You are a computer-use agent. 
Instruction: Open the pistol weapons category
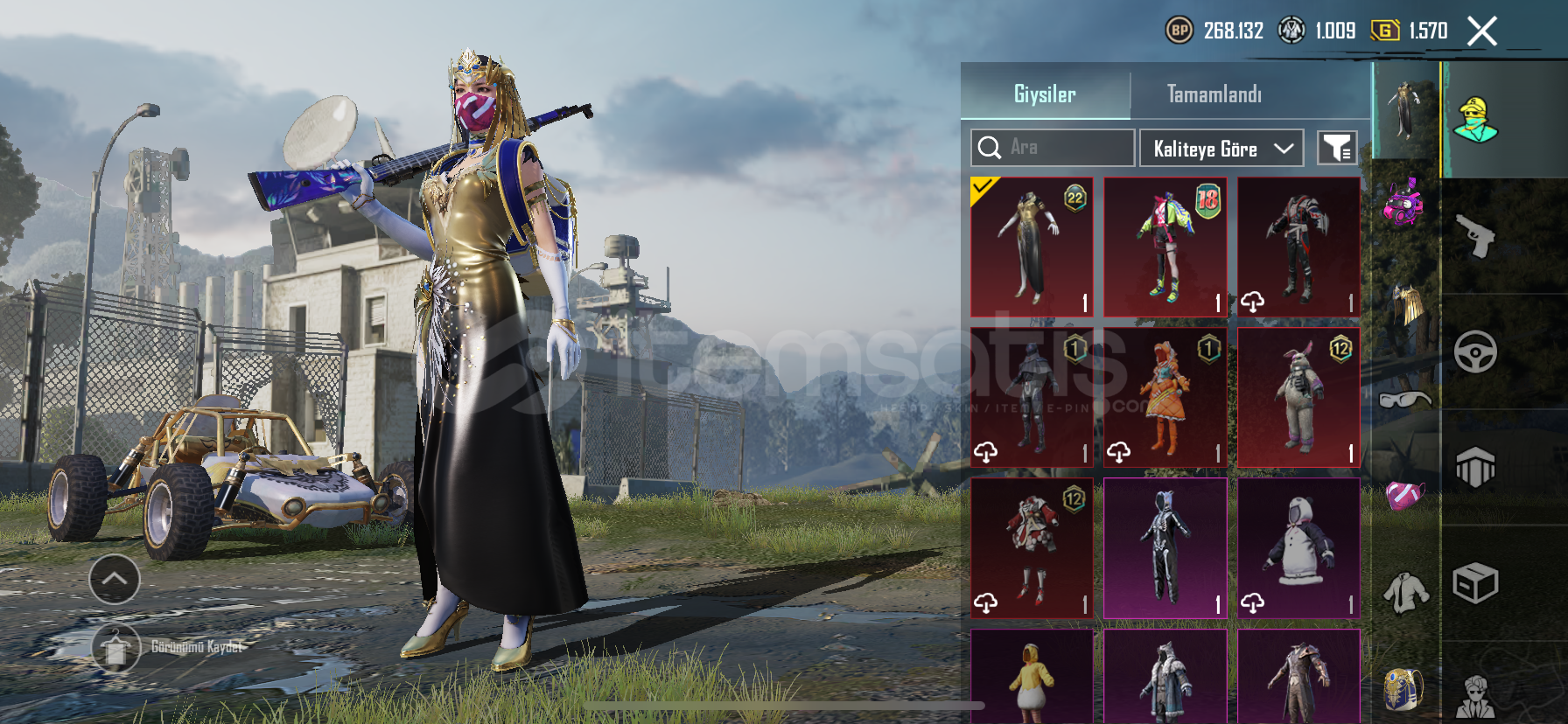[x=1475, y=236]
